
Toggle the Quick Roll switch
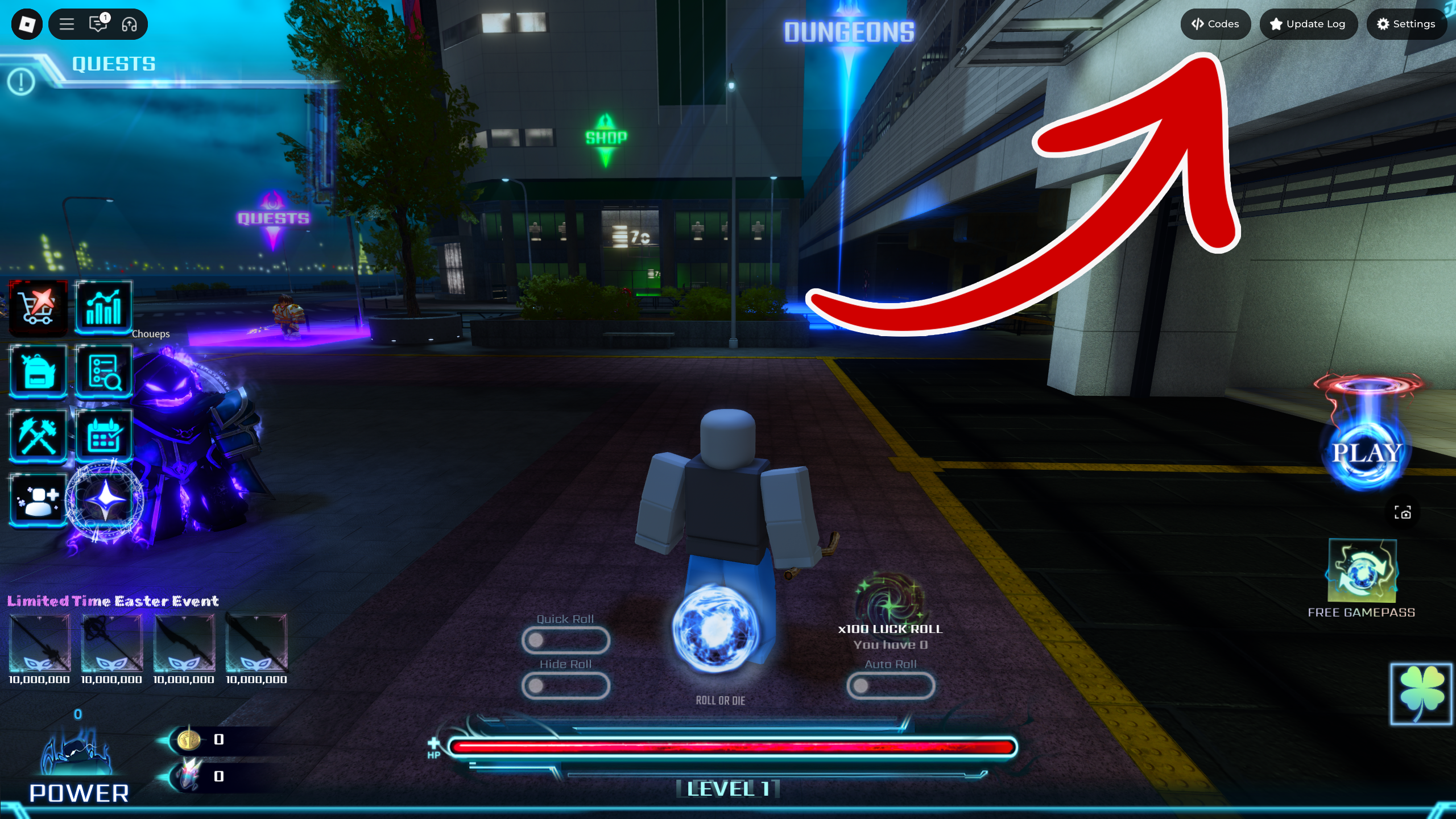point(565,640)
